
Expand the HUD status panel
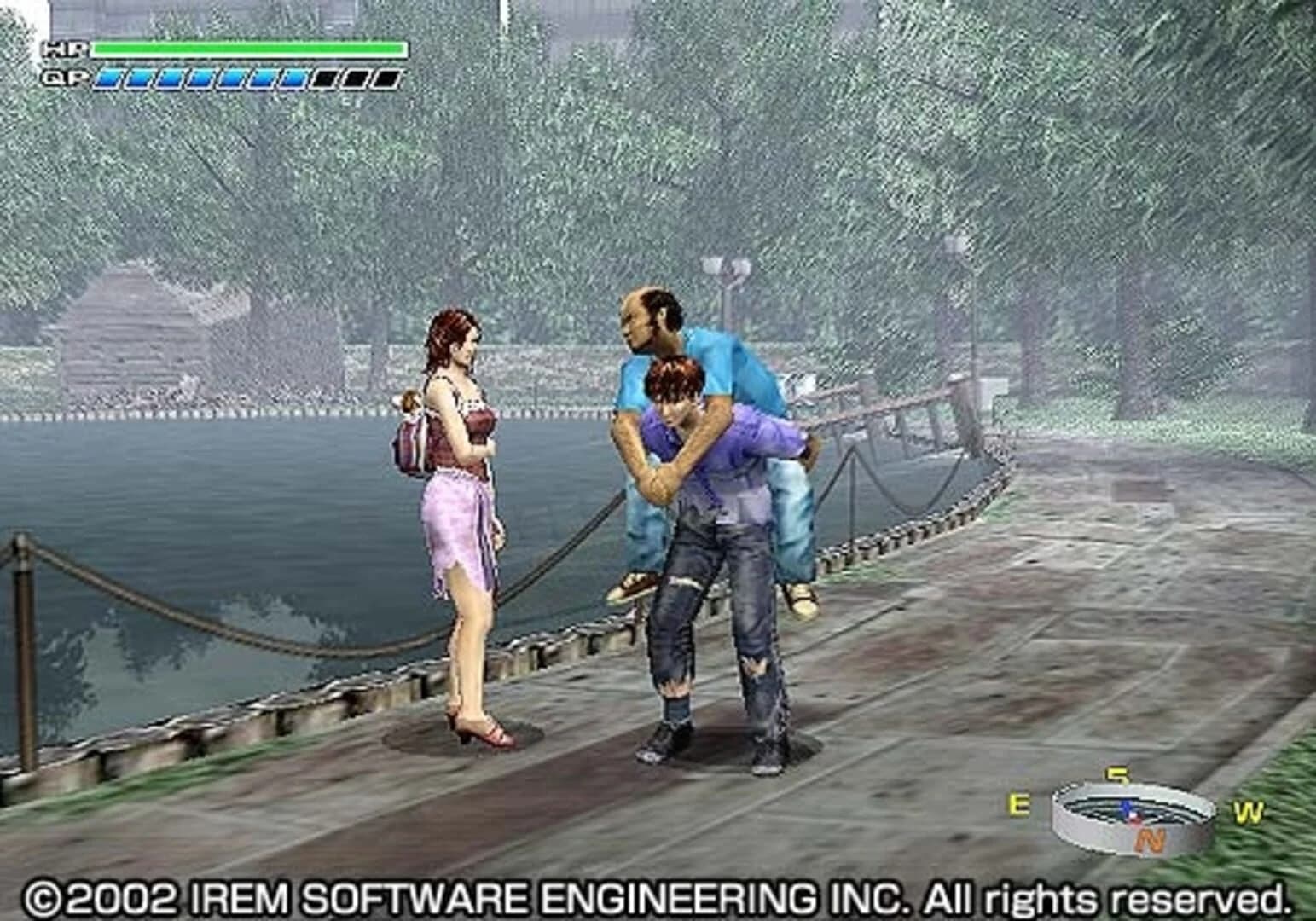click(222, 64)
